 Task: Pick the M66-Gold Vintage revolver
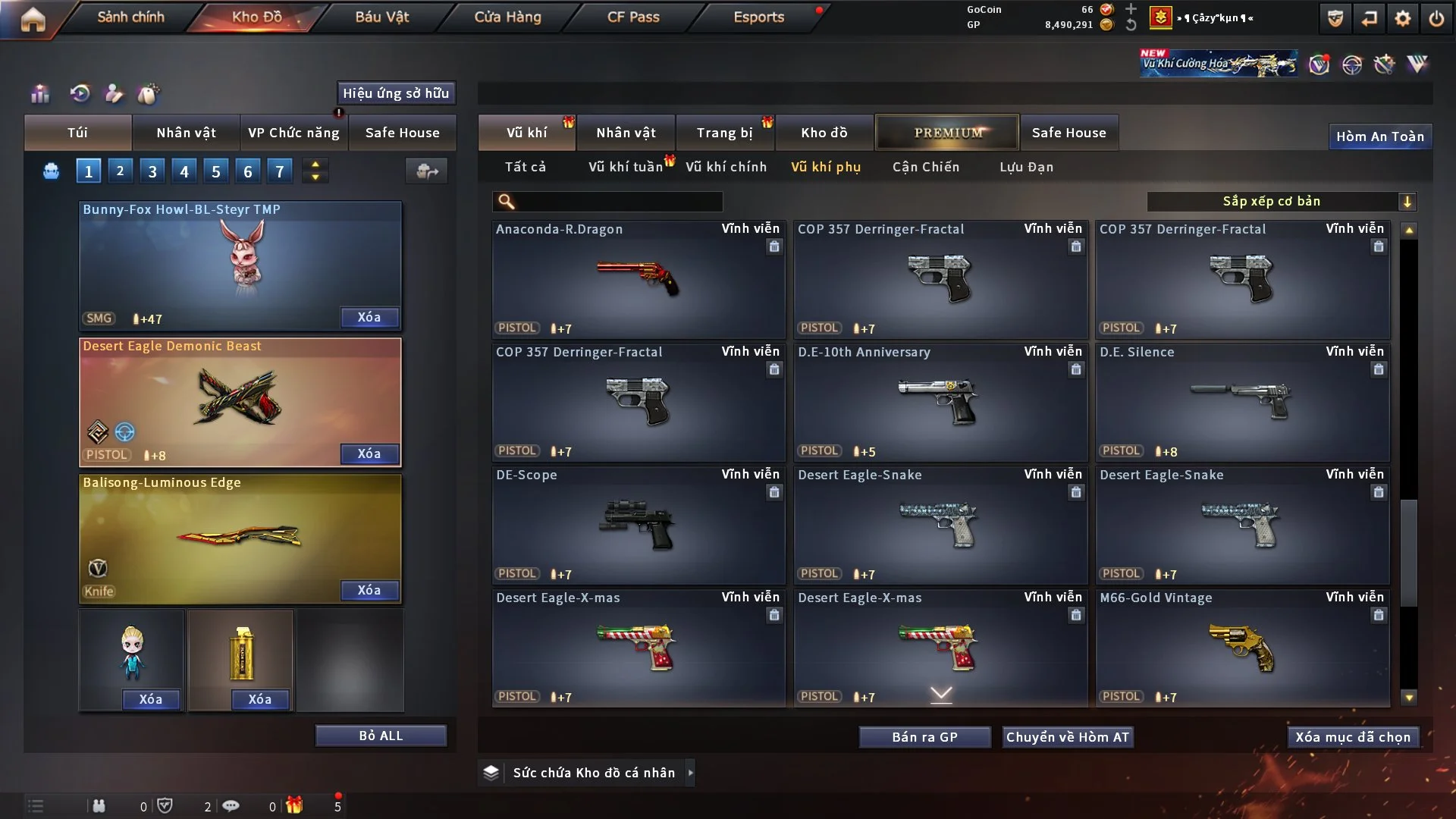point(1241,648)
